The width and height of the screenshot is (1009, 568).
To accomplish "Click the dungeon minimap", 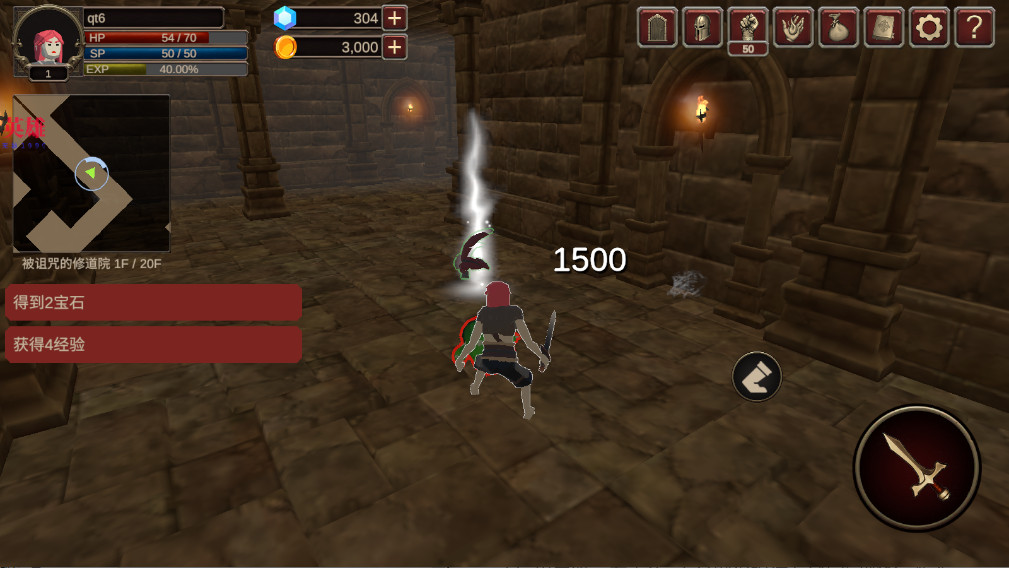I will pyautogui.click(x=91, y=173).
